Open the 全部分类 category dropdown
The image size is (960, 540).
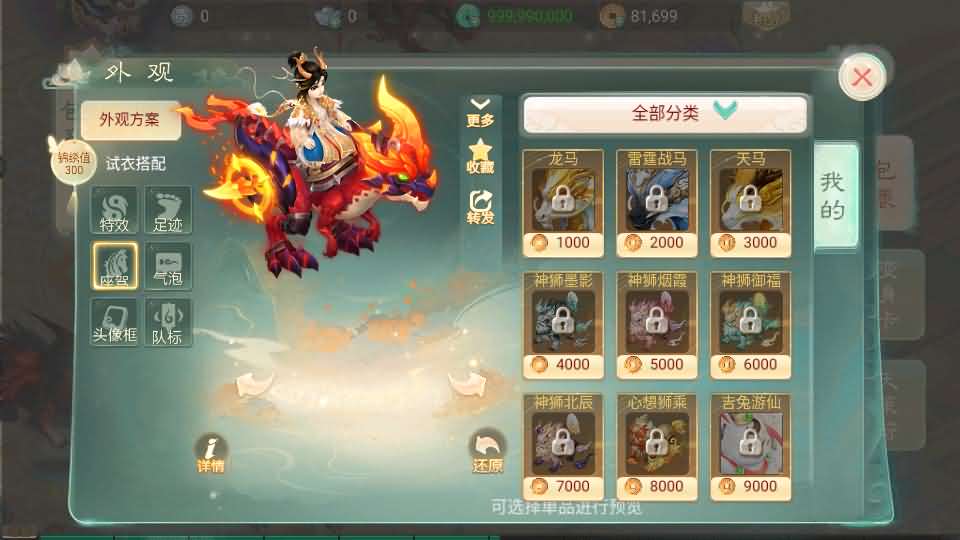click(x=664, y=114)
